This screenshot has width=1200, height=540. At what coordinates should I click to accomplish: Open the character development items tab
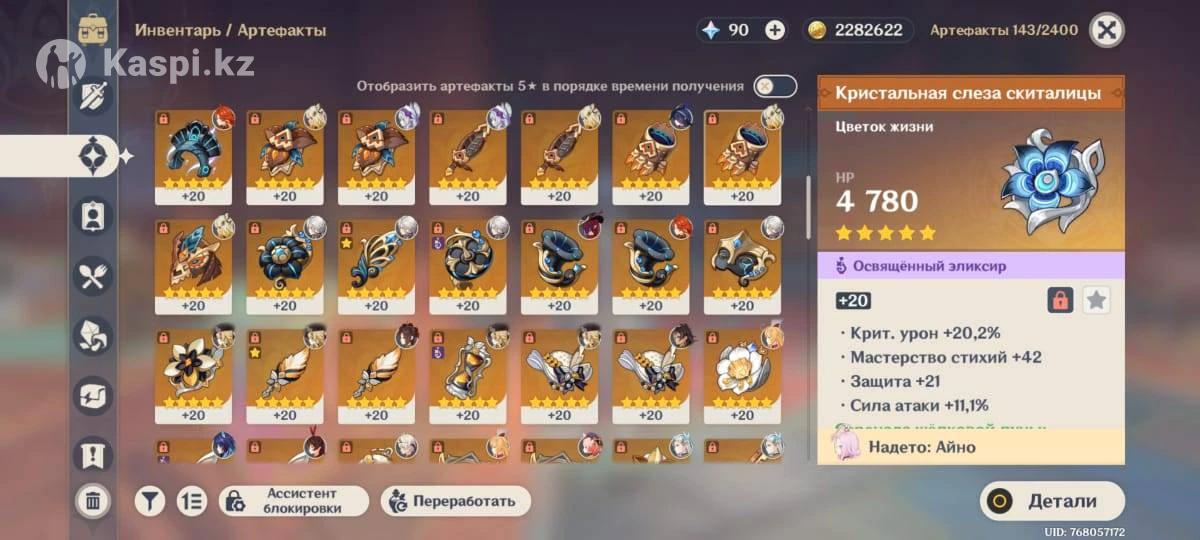tap(93, 215)
